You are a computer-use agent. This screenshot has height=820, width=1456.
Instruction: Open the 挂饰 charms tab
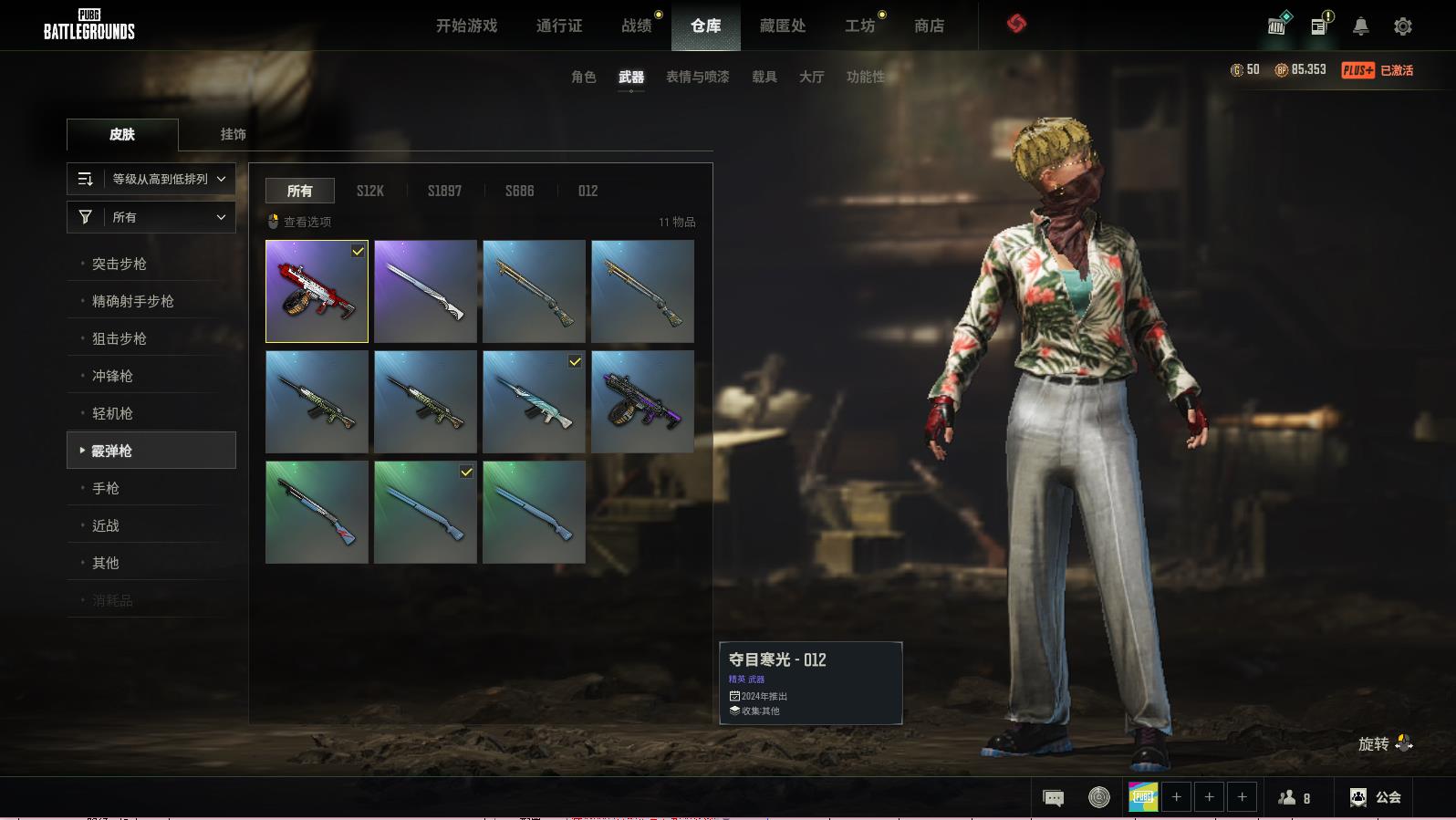[233, 134]
